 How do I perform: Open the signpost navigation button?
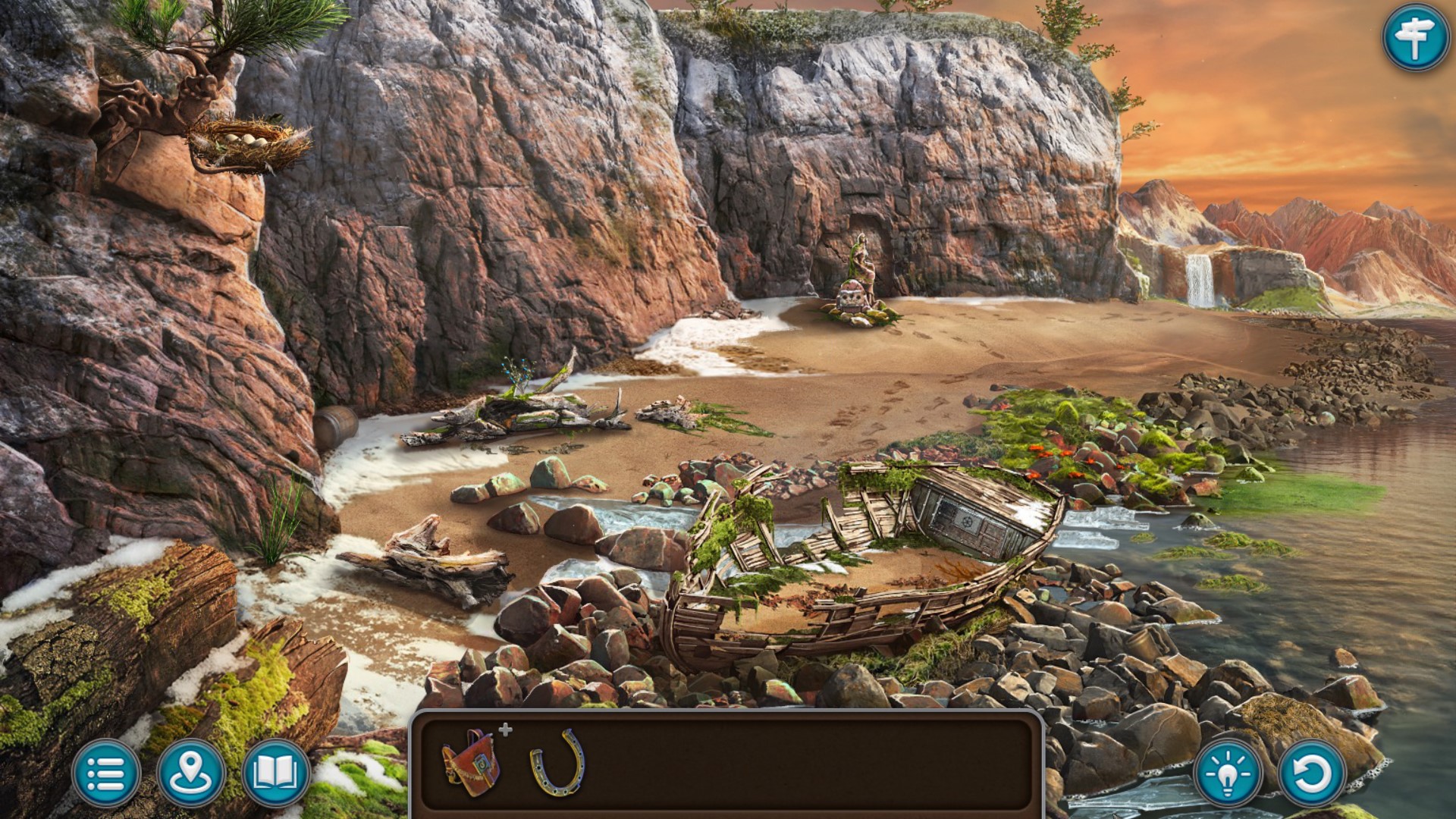1415,37
